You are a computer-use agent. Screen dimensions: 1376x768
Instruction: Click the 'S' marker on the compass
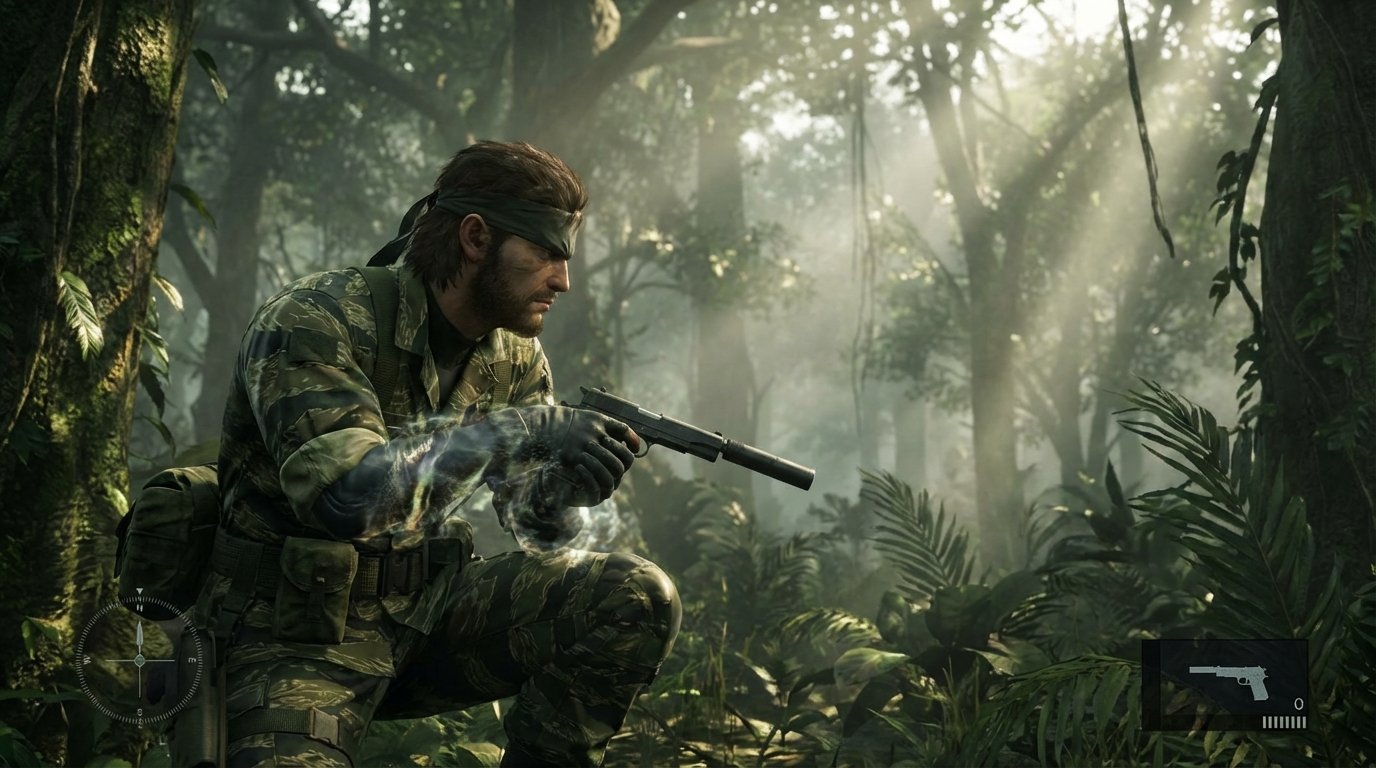(140, 711)
